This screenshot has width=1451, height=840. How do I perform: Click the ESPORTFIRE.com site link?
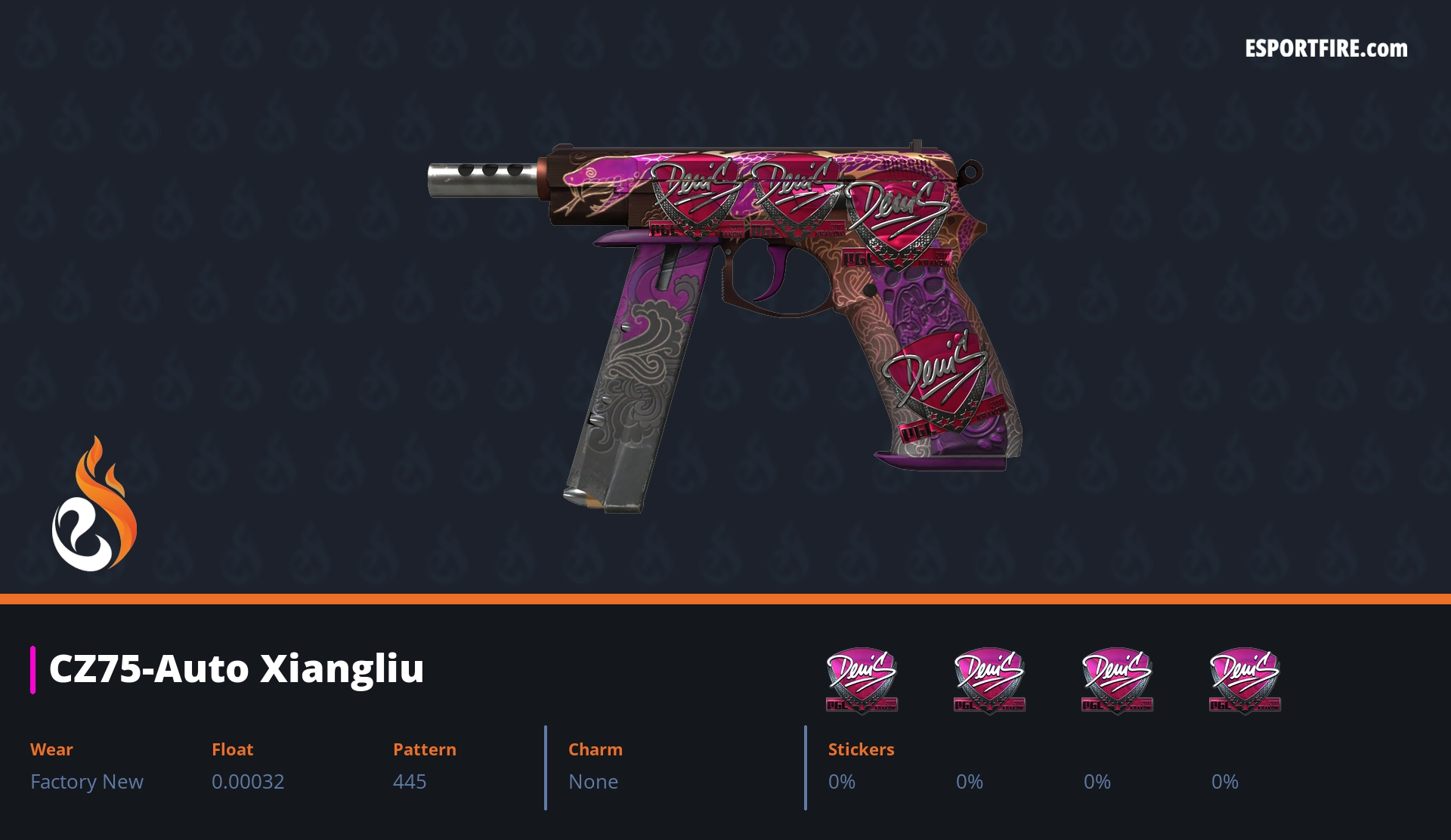1326,49
